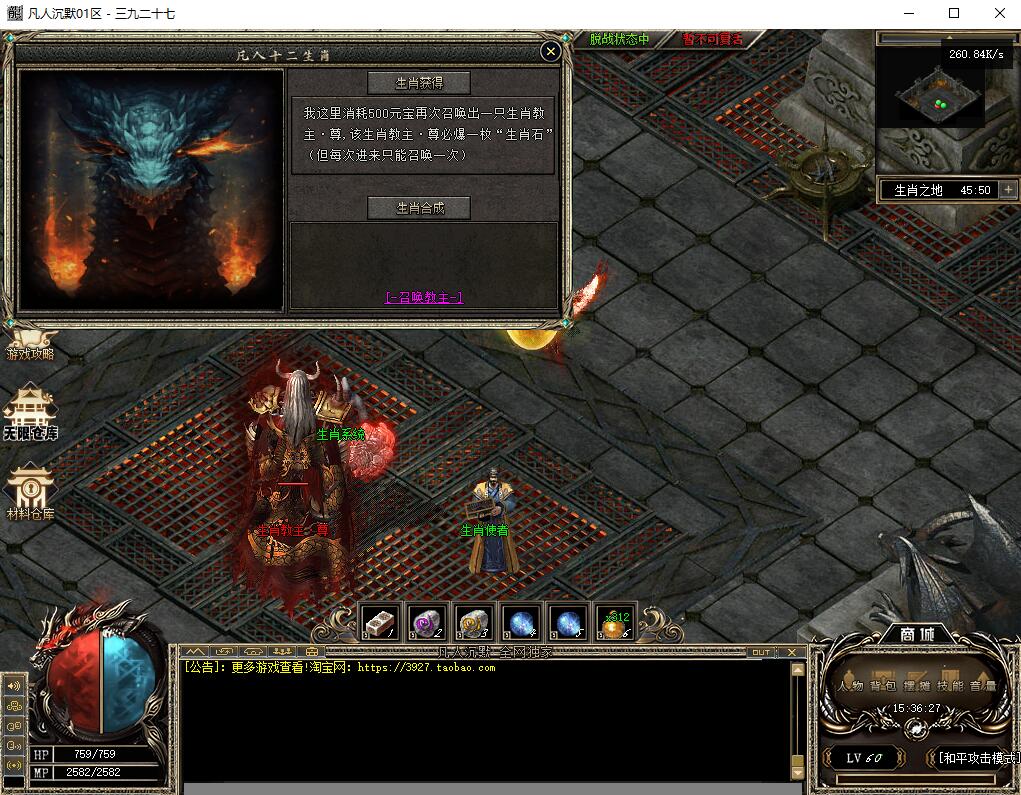Close the 凡人十二生肖 dialog
Screen dimensions: 1021x795
coord(550,51)
